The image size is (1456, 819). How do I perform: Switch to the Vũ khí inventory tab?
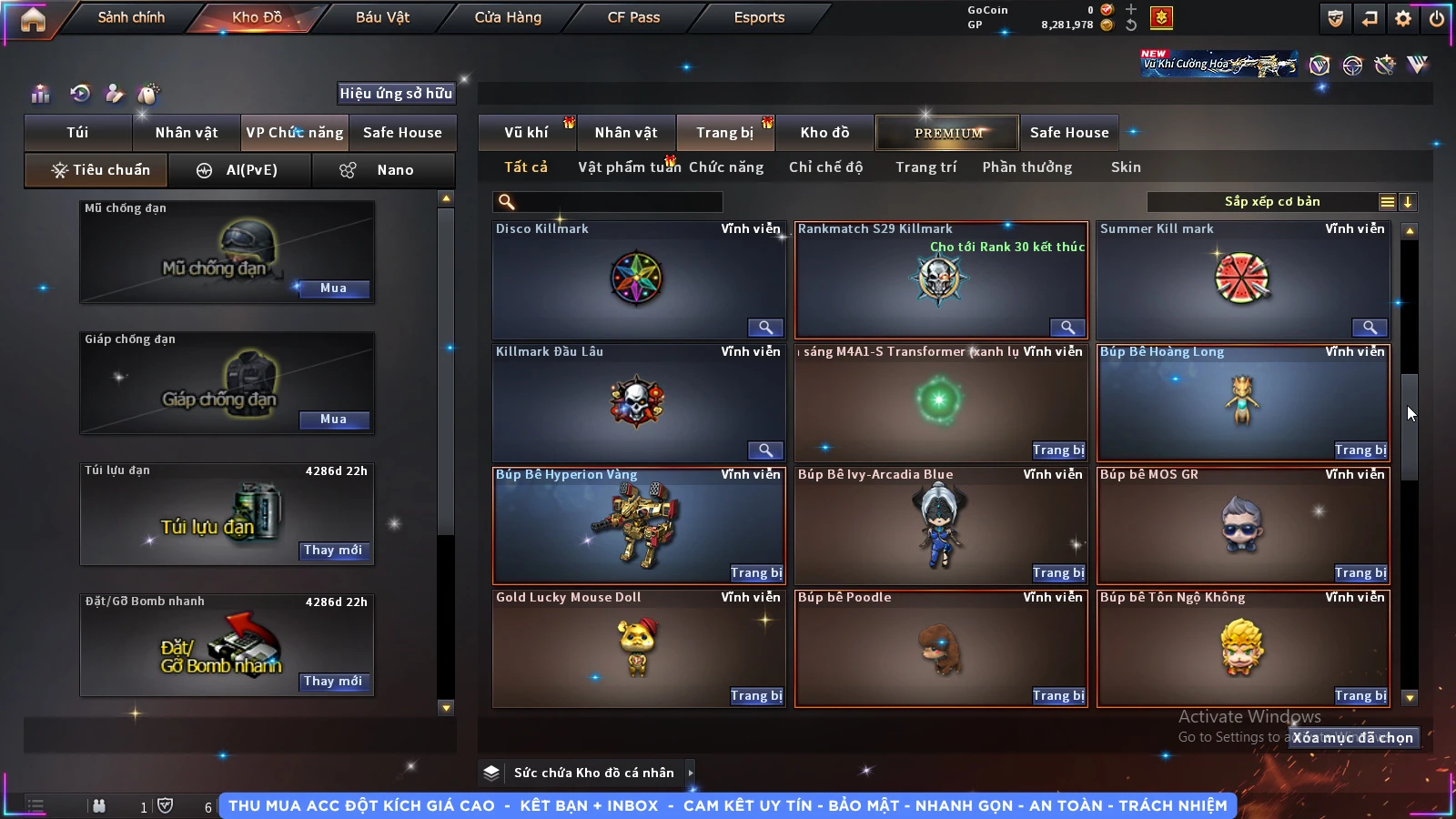coord(526,133)
